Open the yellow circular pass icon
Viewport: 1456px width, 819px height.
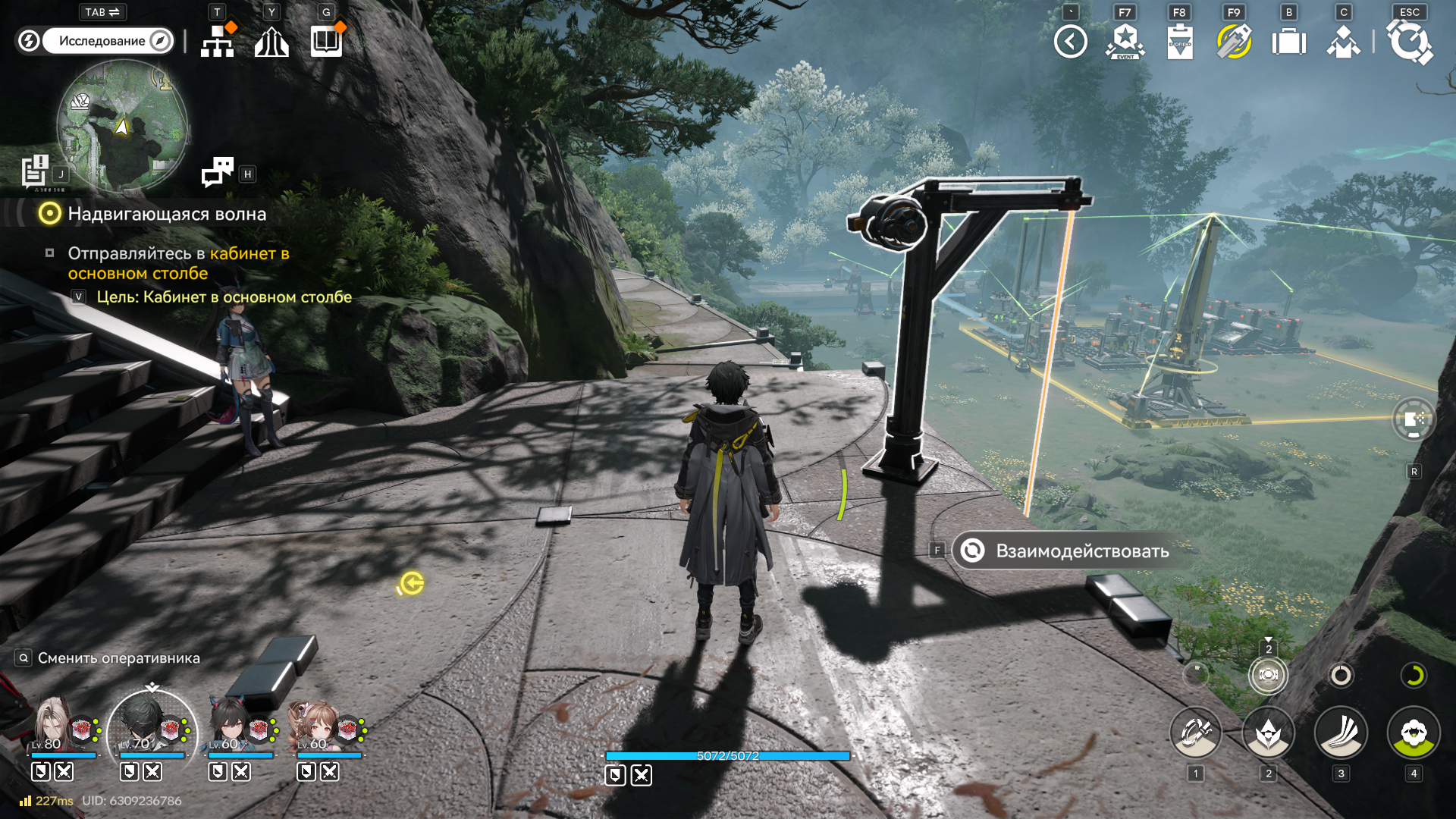tap(1234, 42)
